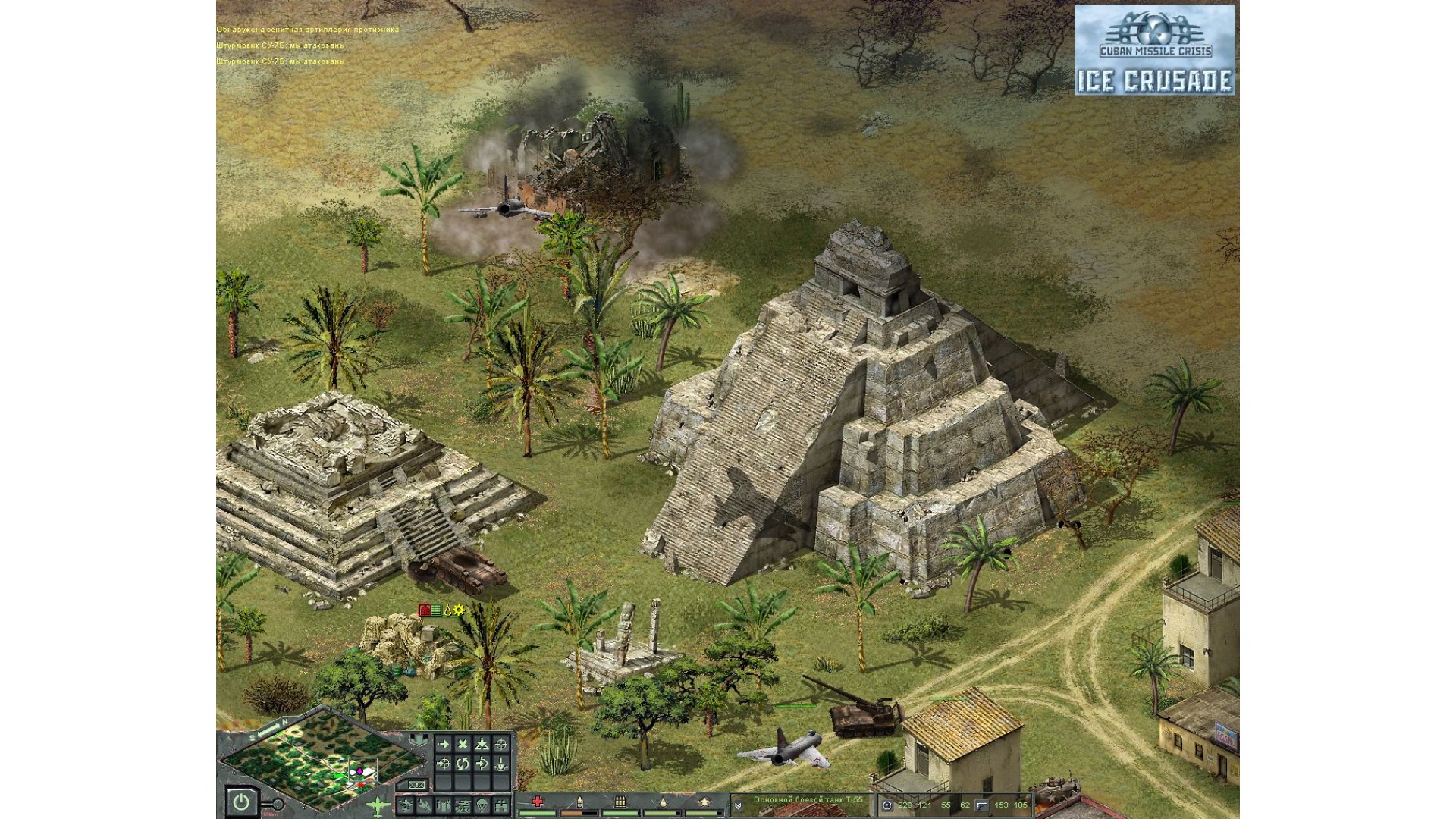Select the move arrow command

444,744
